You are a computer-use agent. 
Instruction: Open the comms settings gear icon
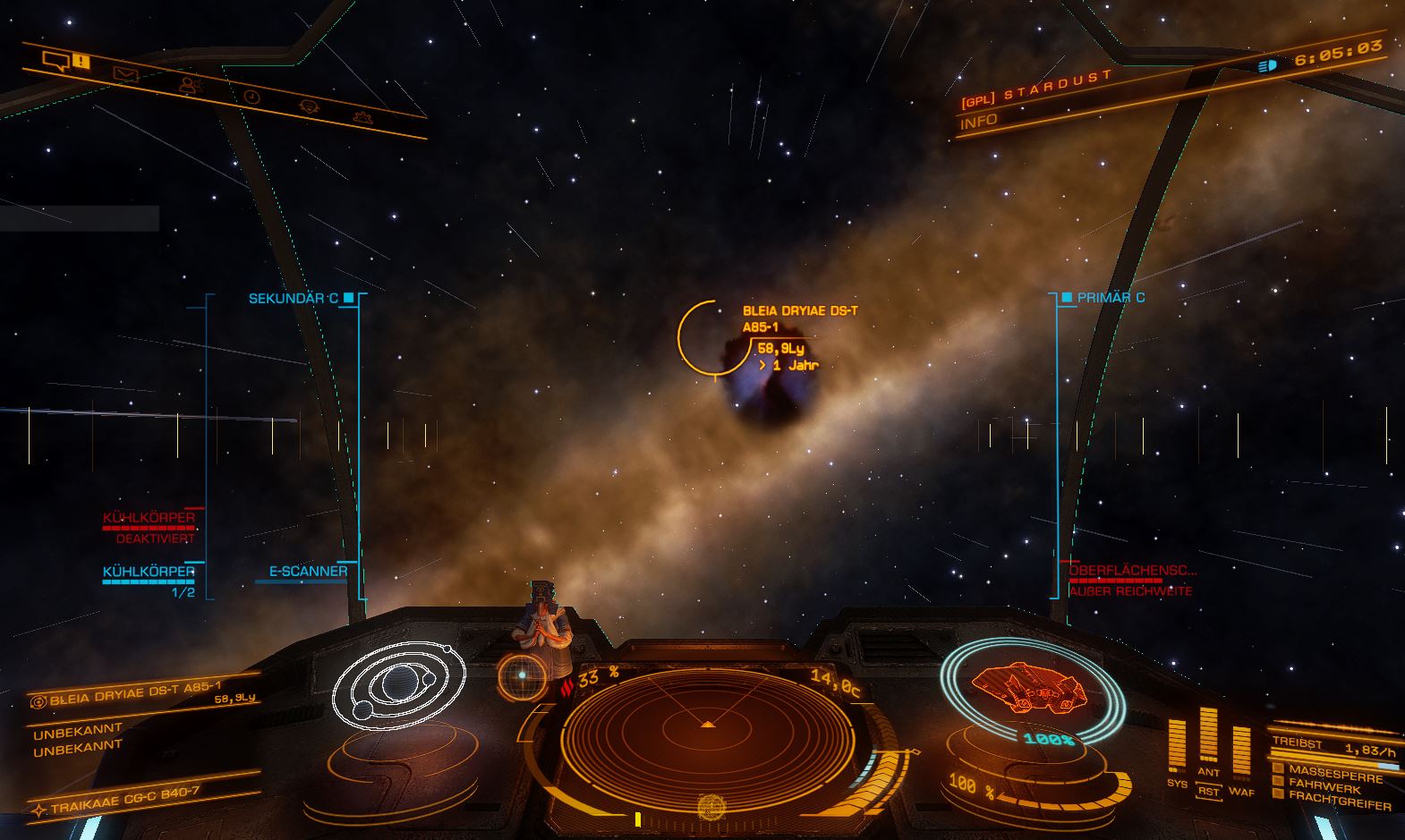point(310,106)
